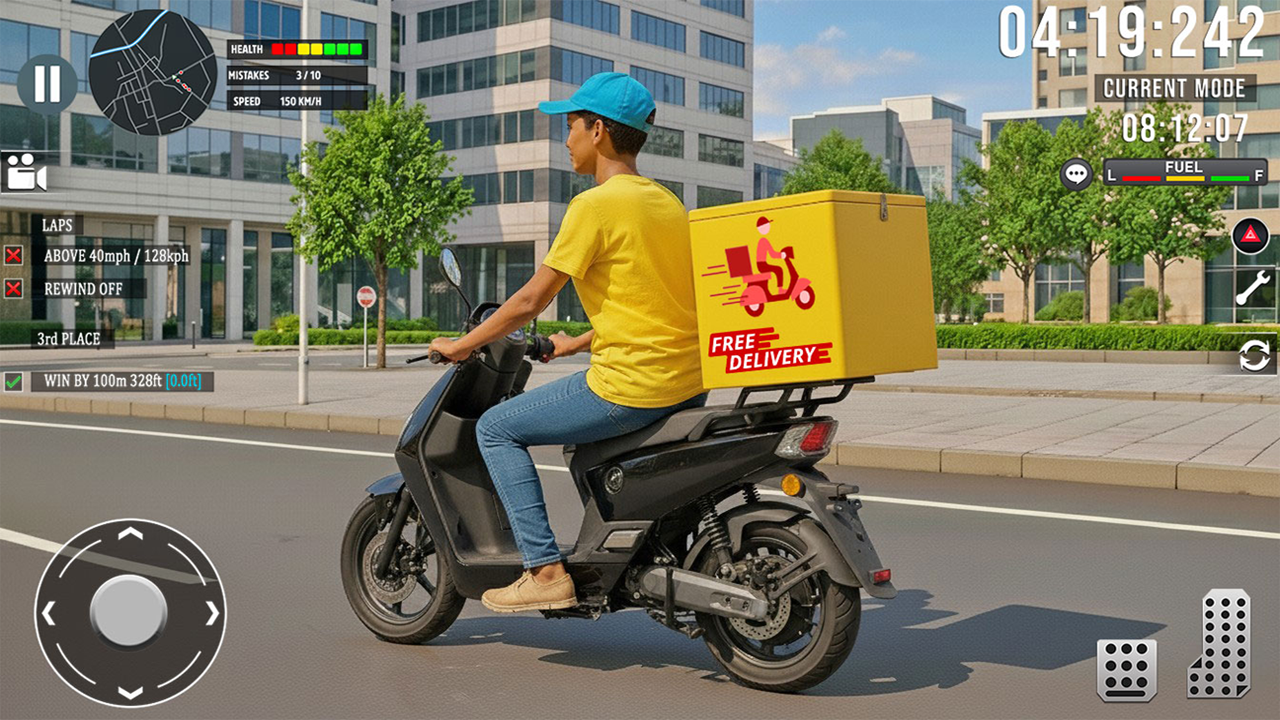
Task: Open repairs with the wrench icon
Action: (x=1252, y=288)
